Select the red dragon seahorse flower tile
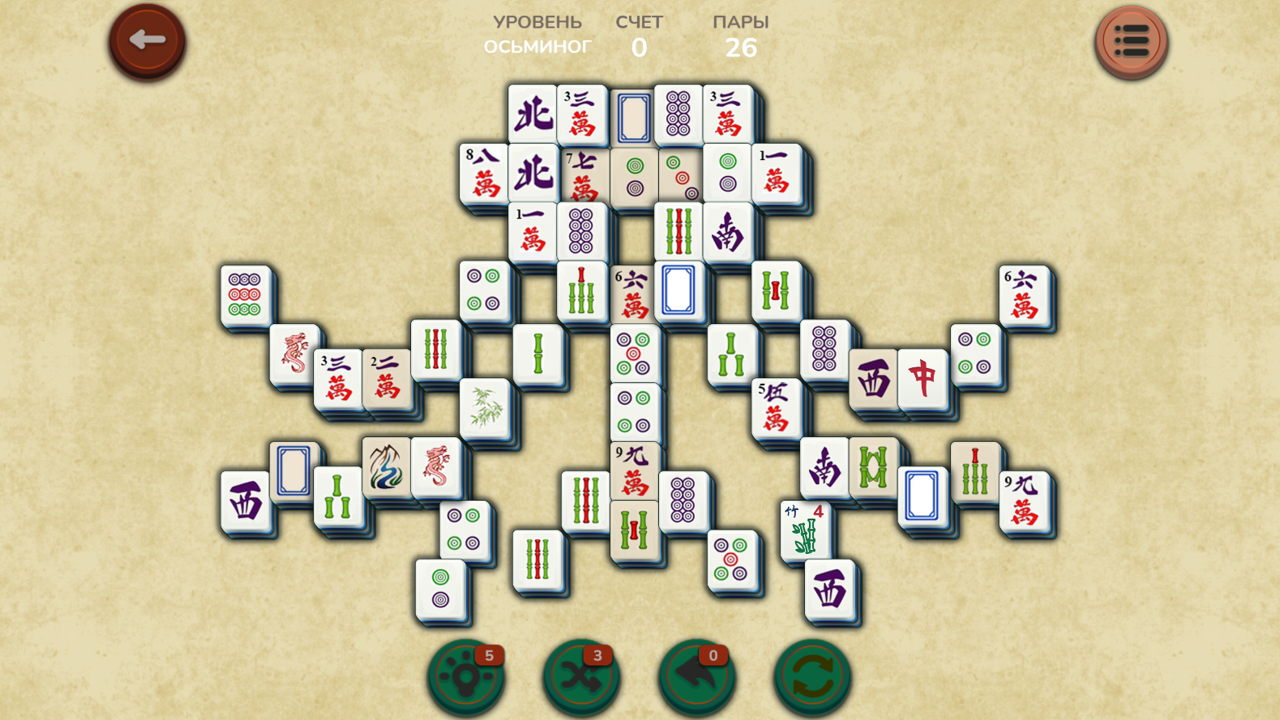 (437, 466)
